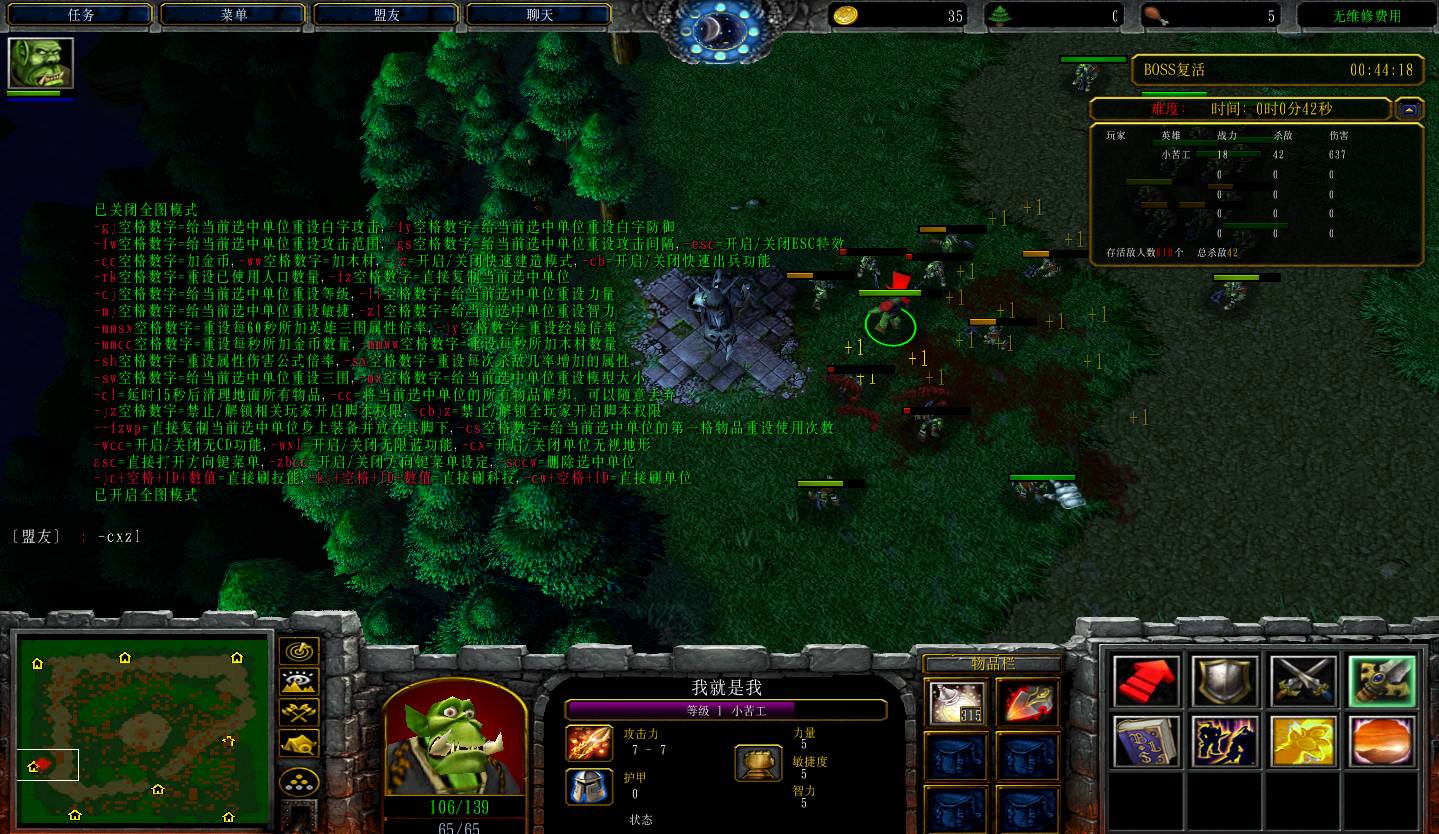The image size is (1439, 834).
Task: Toggle minimap terrain display button
Action: click(299, 682)
